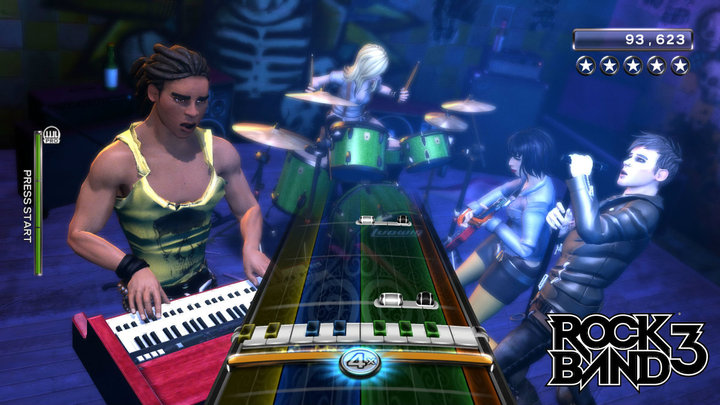Click the 4x multiplier medallion

point(359,361)
